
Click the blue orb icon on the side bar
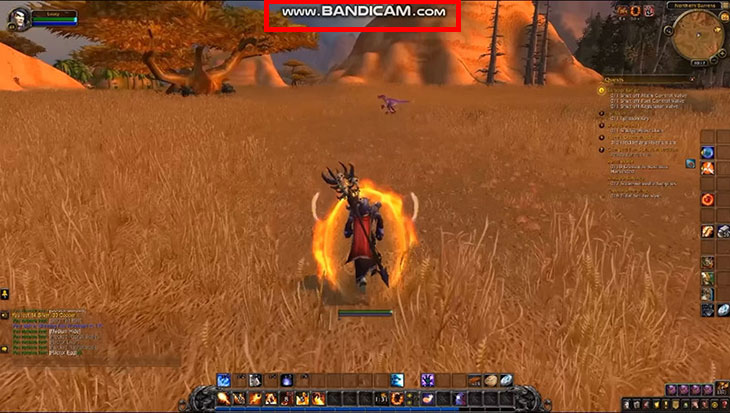coord(708,152)
